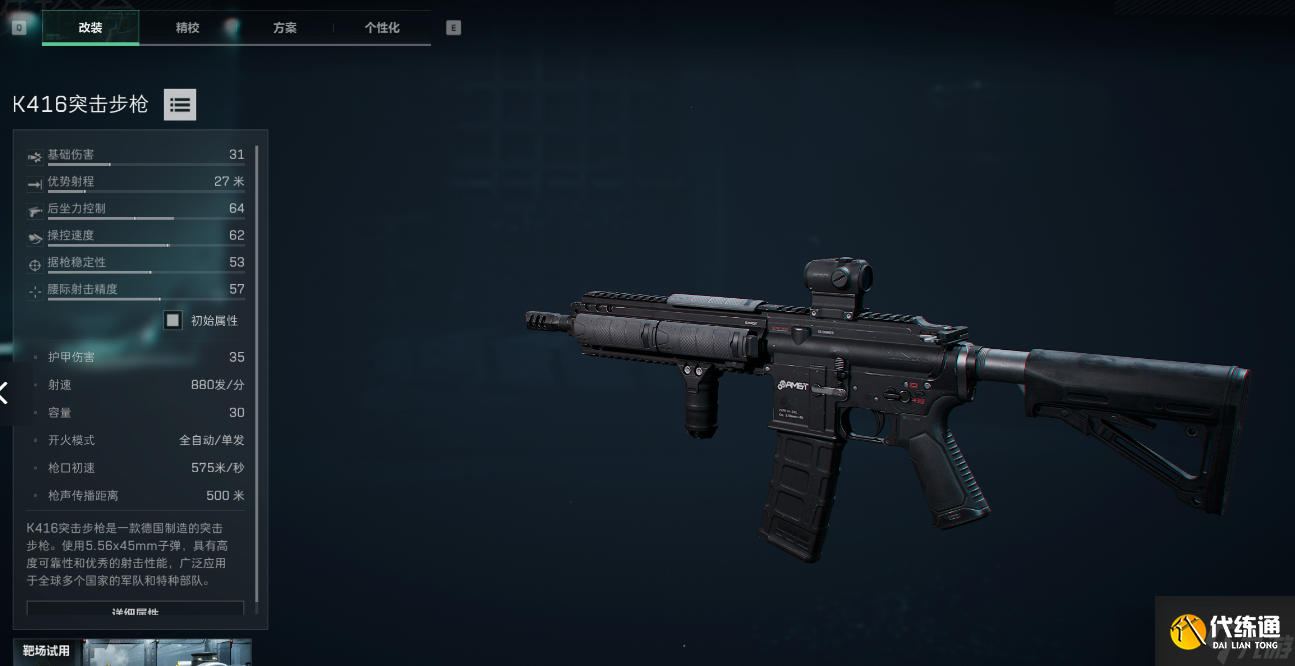Switch to the 改装 tab
The height and width of the screenshot is (666, 1295).
(x=90, y=28)
